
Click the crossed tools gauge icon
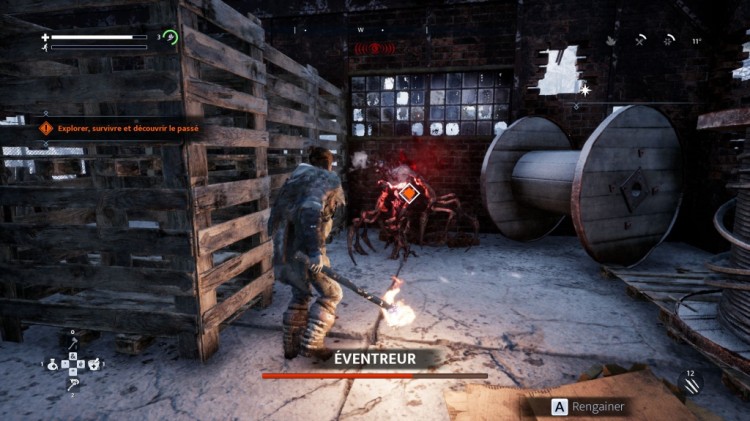(641, 41)
